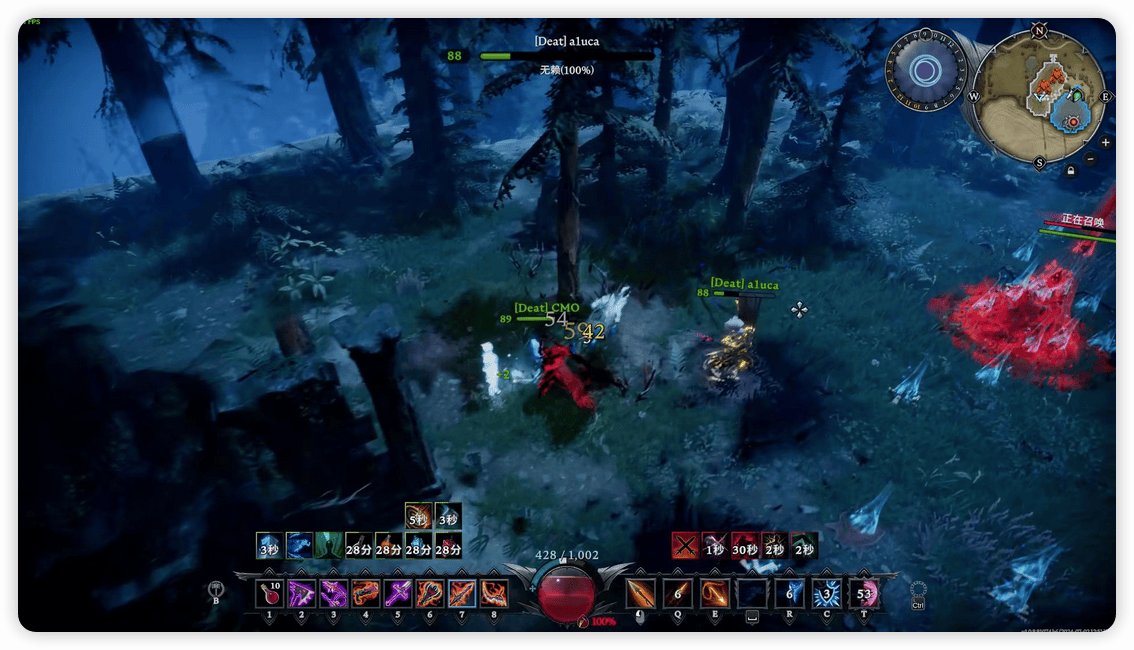The width and height of the screenshot is (1134, 650).
Task: Activate the R spell on cooldown
Action: click(x=790, y=594)
